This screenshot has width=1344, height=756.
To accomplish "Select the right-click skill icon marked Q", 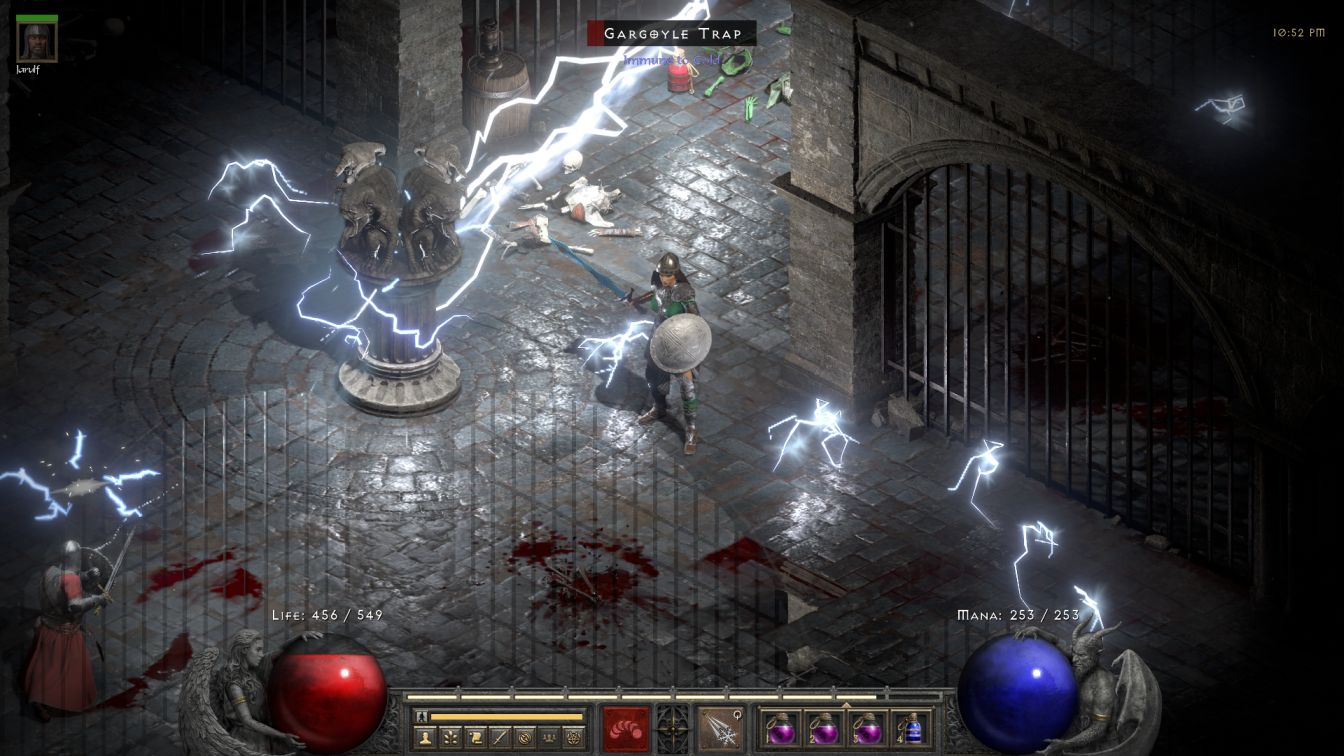I will click(720, 728).
